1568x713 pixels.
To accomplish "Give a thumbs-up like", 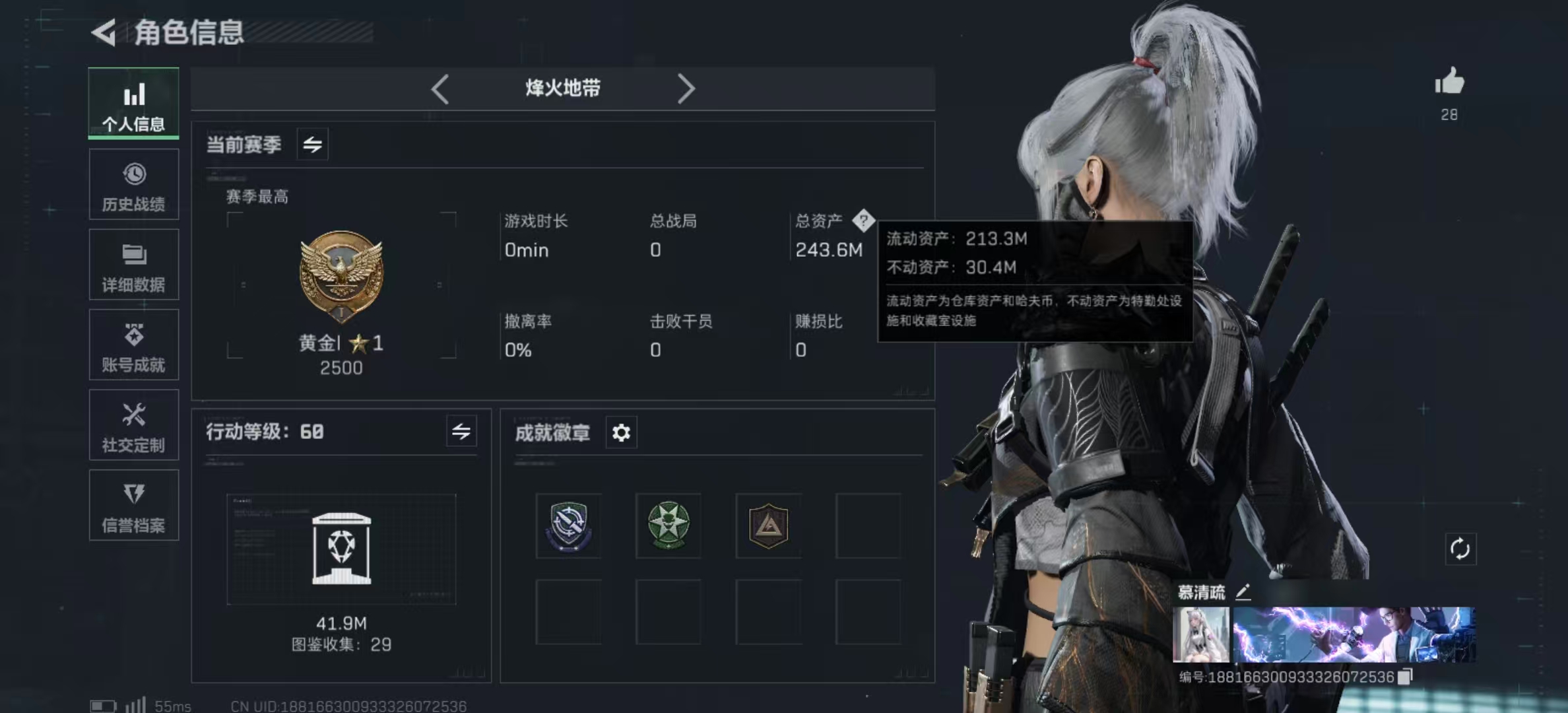I will pyautogui.click(x=1449, y=83).
